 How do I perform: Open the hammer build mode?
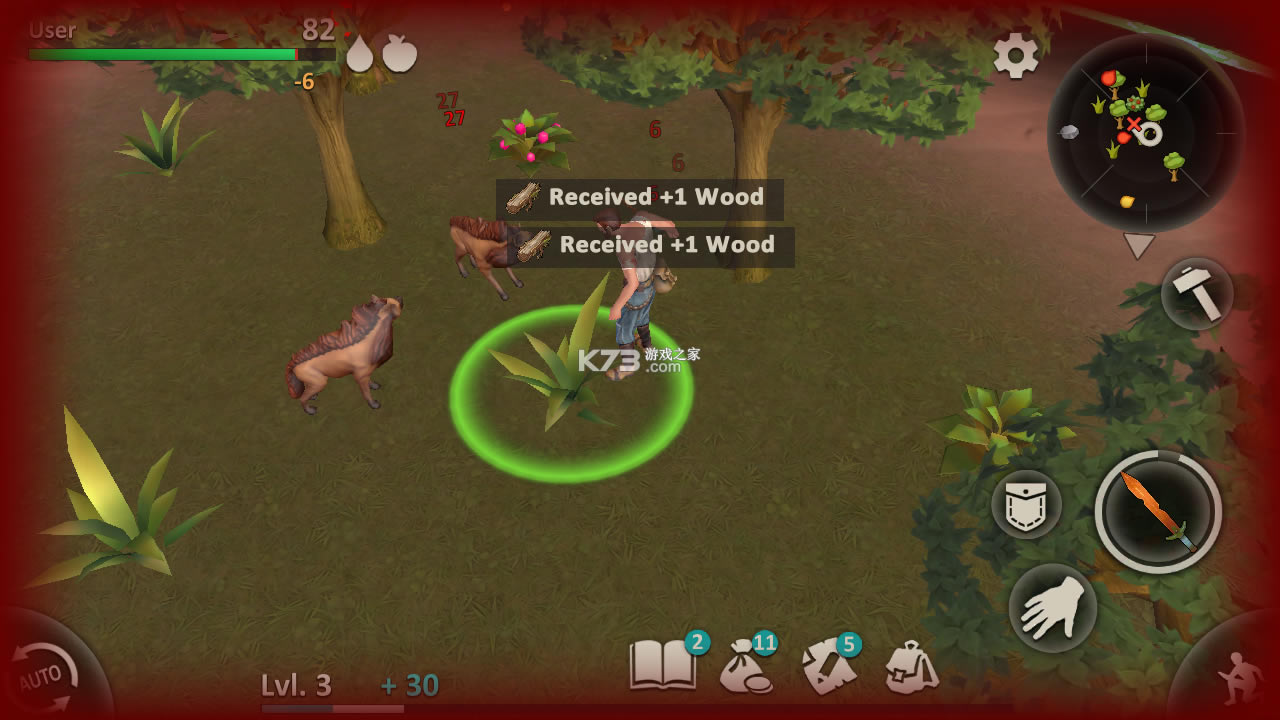(x=1197, y=294)
